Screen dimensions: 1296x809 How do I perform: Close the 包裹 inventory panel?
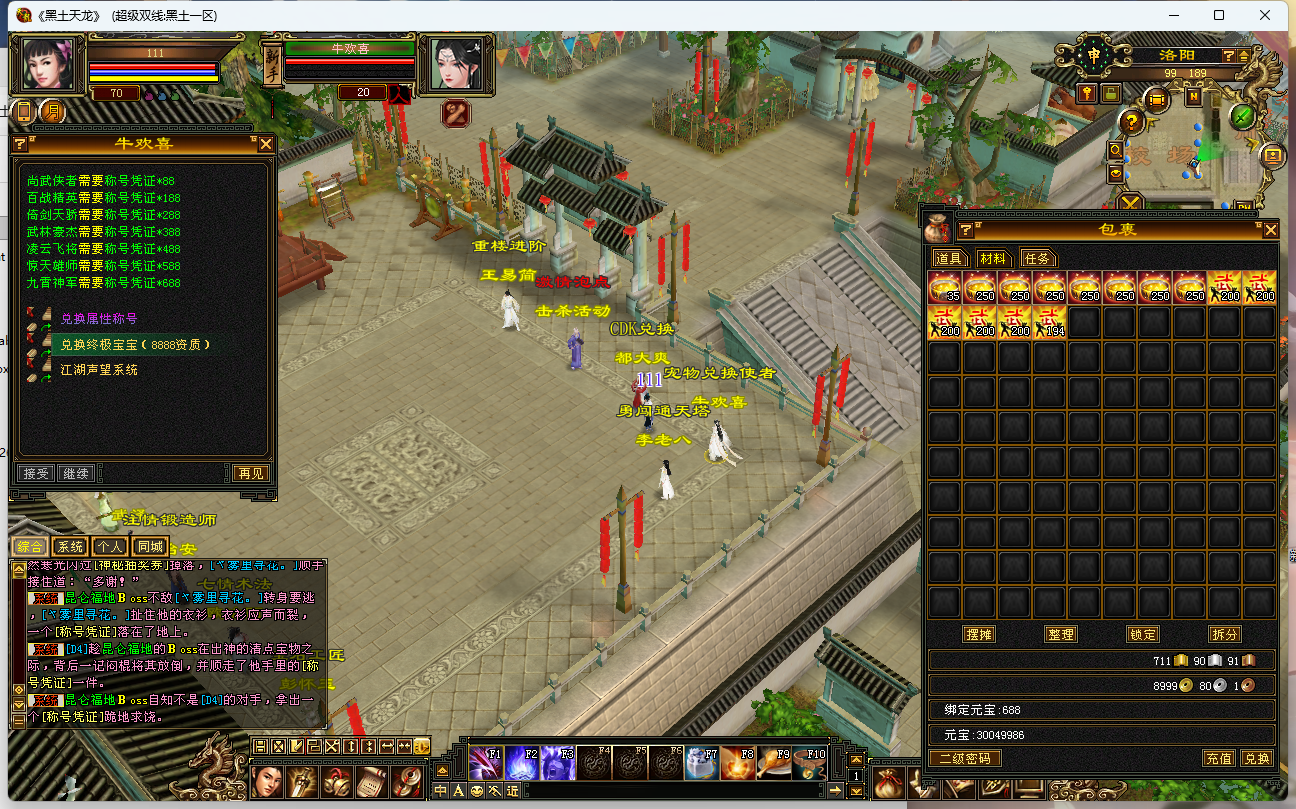pyautogui.click(x=1270, y=230)
